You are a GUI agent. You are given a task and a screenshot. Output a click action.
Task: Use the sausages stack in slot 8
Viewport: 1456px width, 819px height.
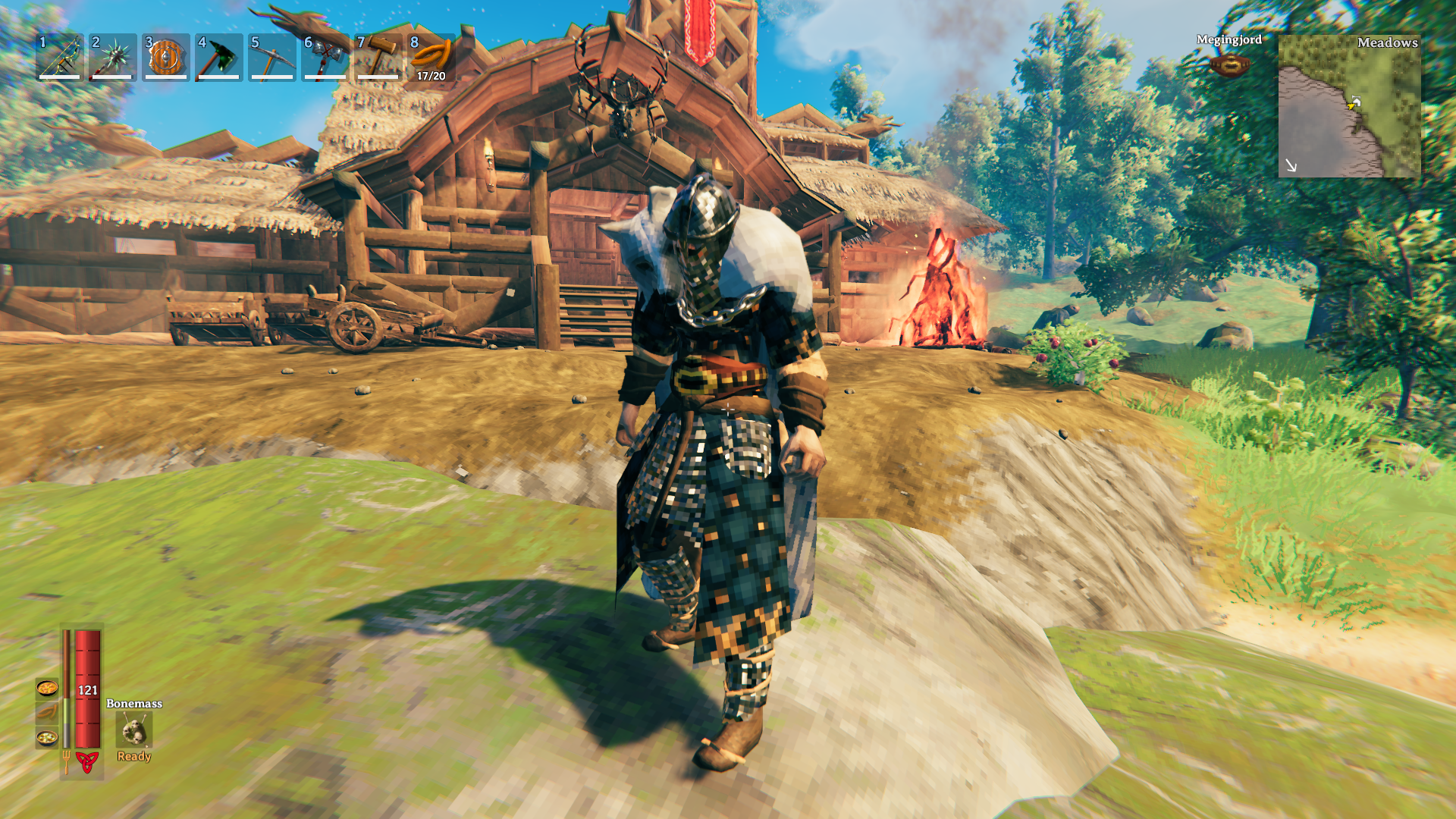point(431,57)
